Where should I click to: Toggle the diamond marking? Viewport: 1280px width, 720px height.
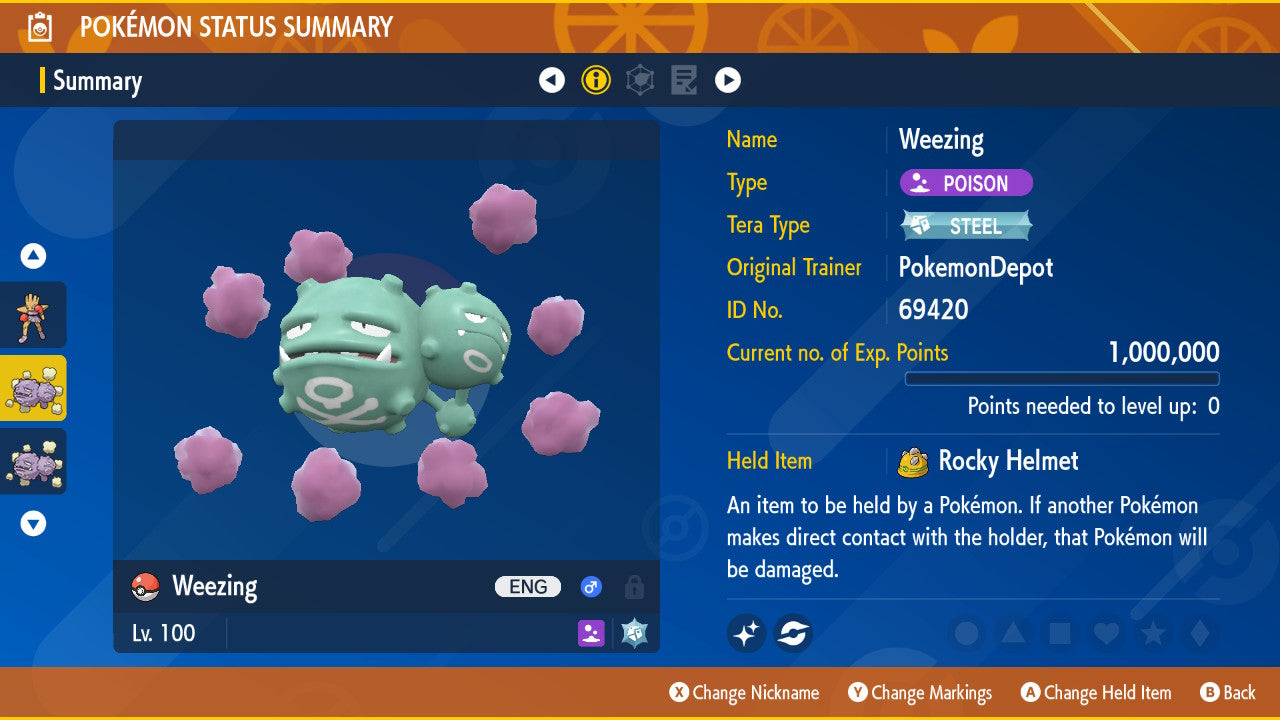(1198, 633)
